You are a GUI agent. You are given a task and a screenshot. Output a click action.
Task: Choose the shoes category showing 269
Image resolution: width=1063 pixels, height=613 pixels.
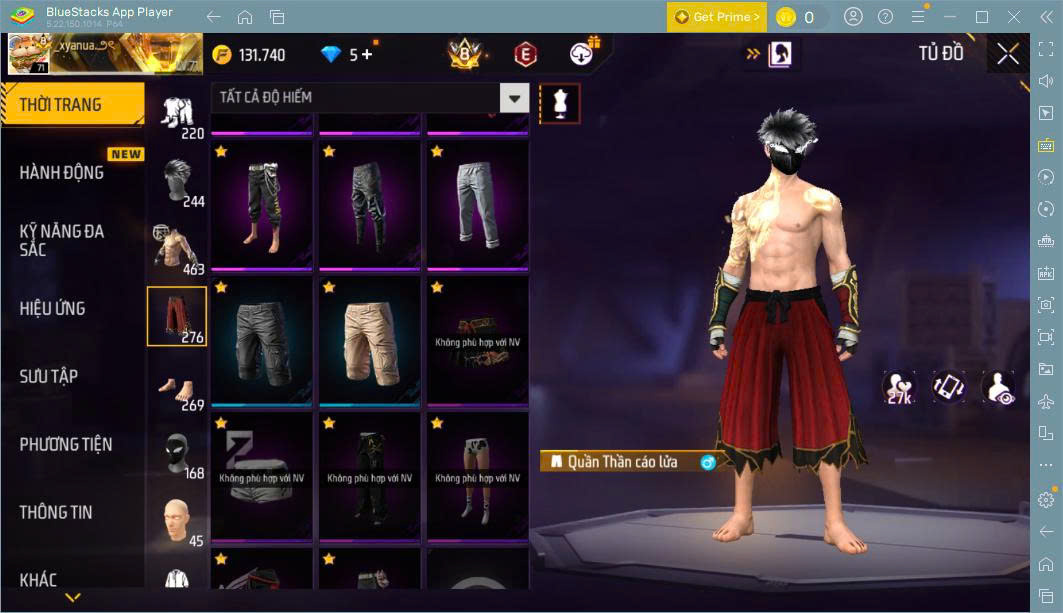(178, 387)
